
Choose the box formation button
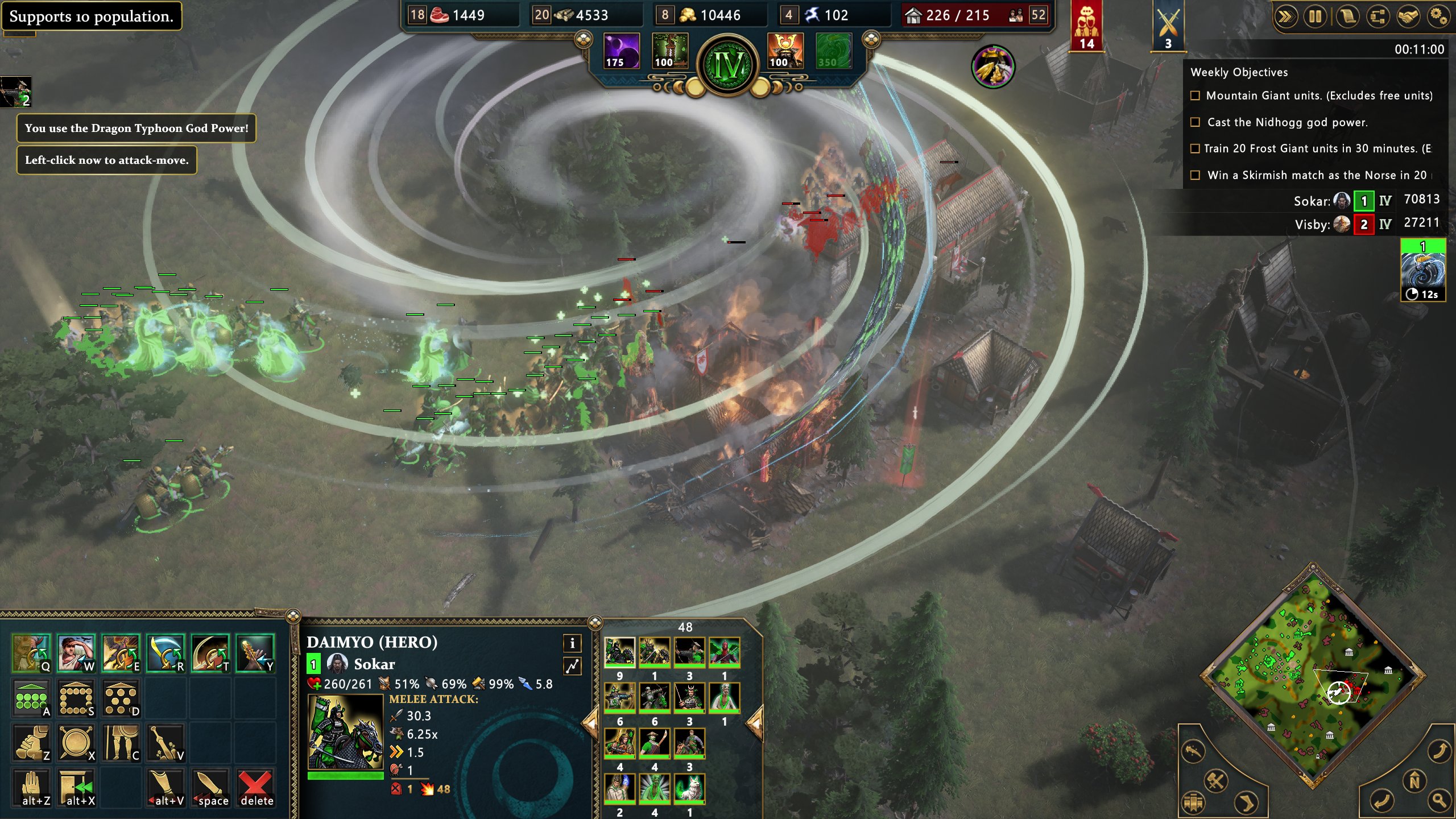coord(76,699)
